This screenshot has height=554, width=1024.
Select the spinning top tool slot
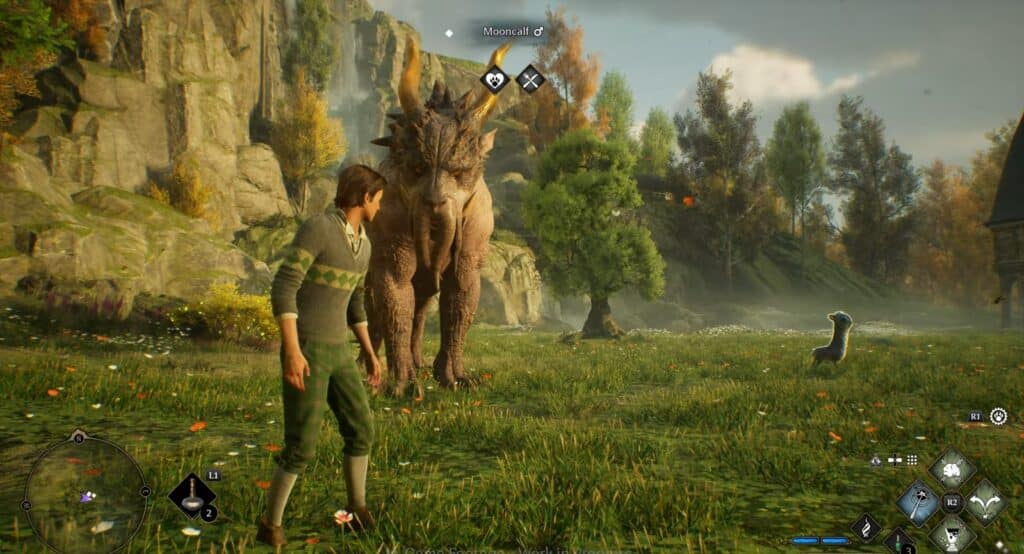193,495
